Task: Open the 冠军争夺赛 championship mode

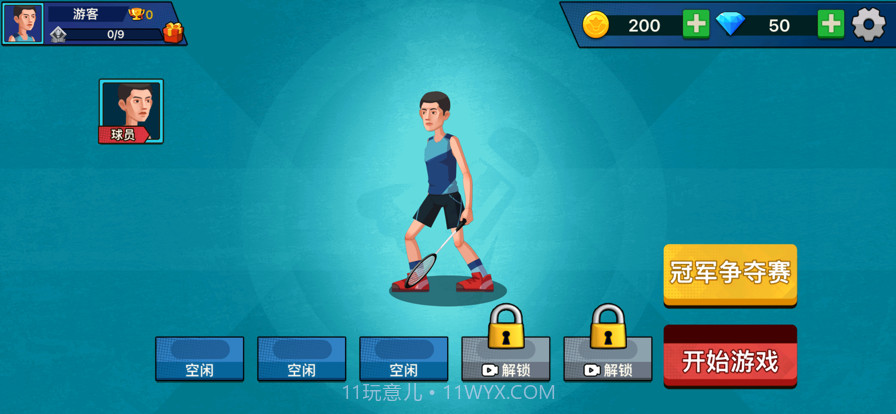Action: pos(730,272)
